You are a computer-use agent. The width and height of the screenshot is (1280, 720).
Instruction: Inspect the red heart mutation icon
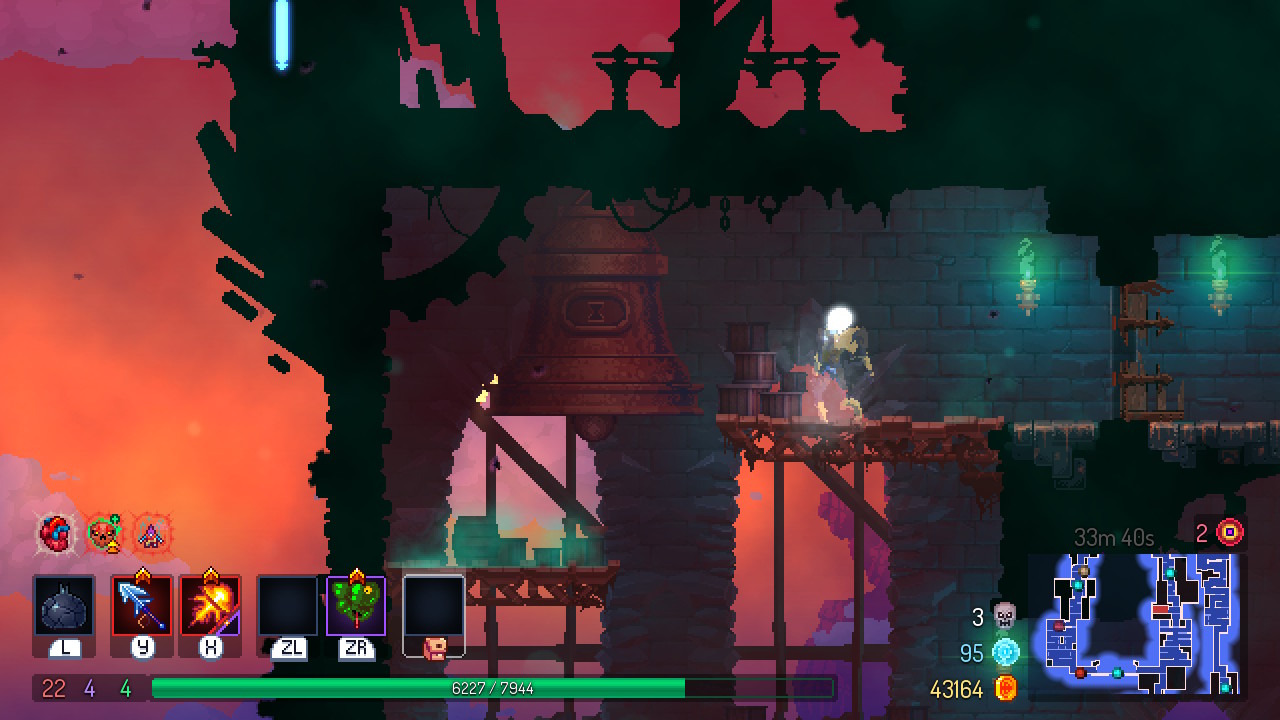tap(56, 533)
